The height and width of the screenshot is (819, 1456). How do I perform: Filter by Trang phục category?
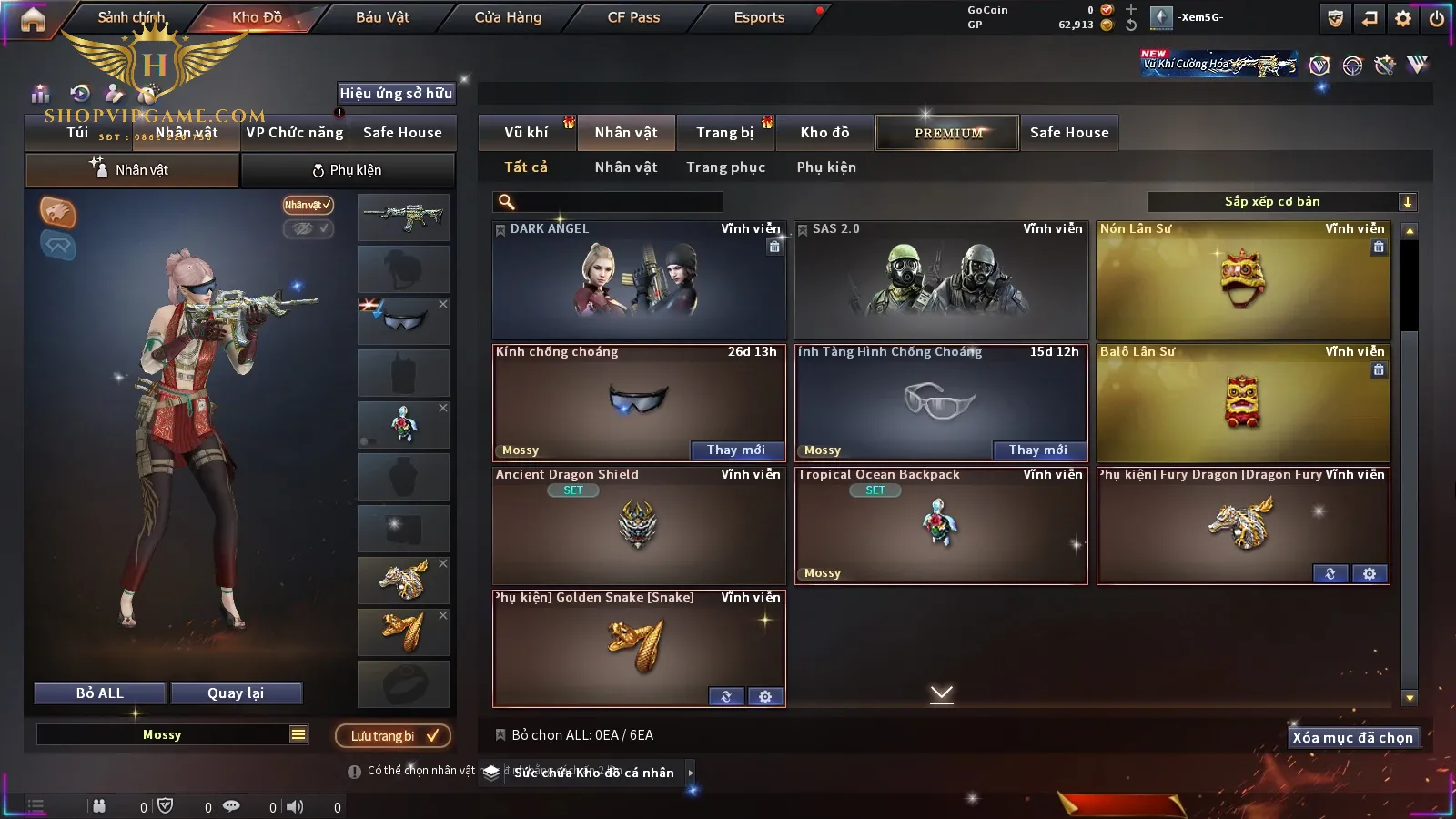click(x=725, y=167)
